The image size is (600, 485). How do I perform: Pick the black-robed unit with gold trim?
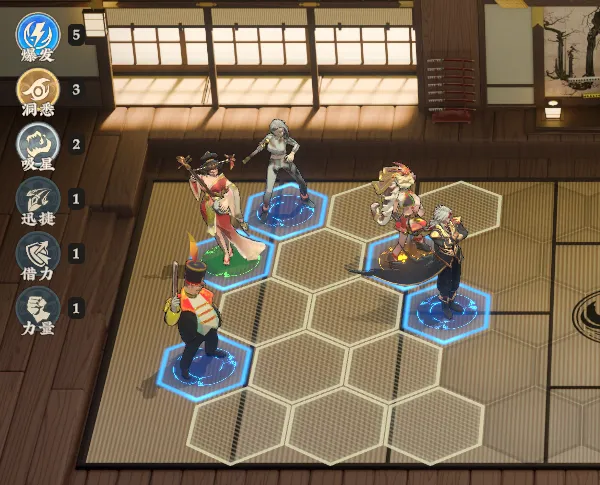(x=447, y=260)
